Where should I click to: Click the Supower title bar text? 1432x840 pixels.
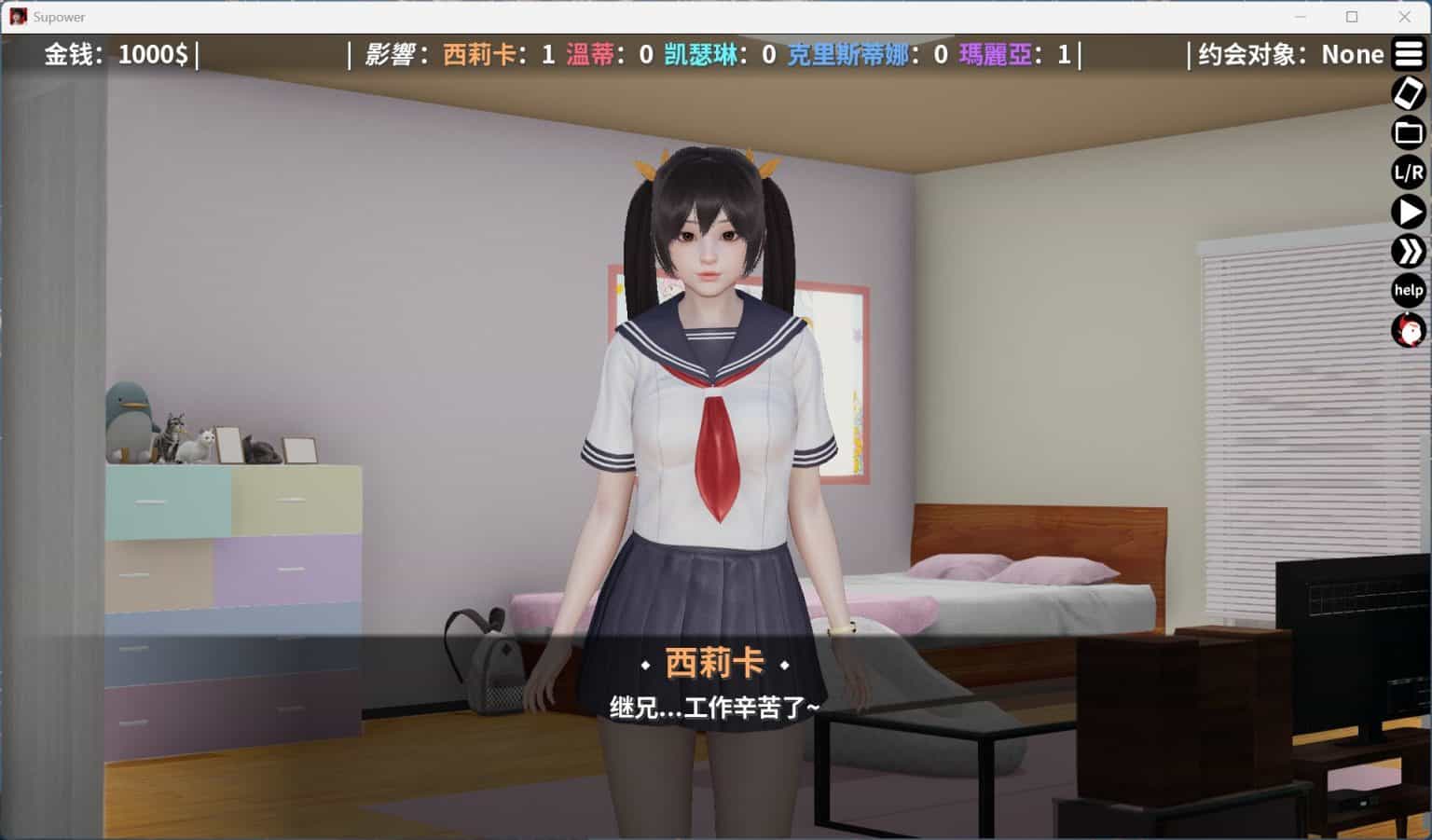(x=58, y=17)
